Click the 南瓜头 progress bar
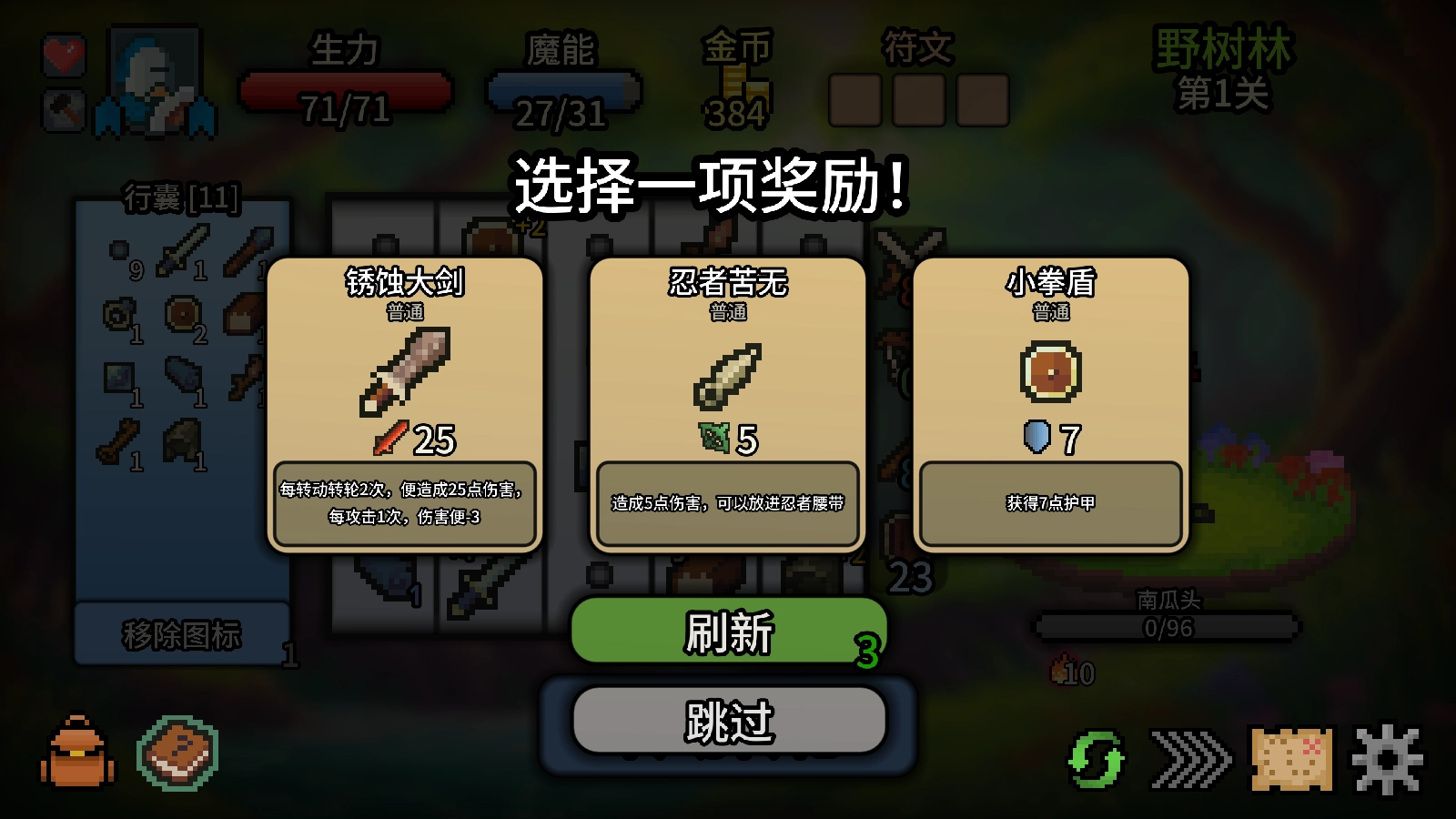Viewport: 1456px width, 819px height. tap(1169, 624)
